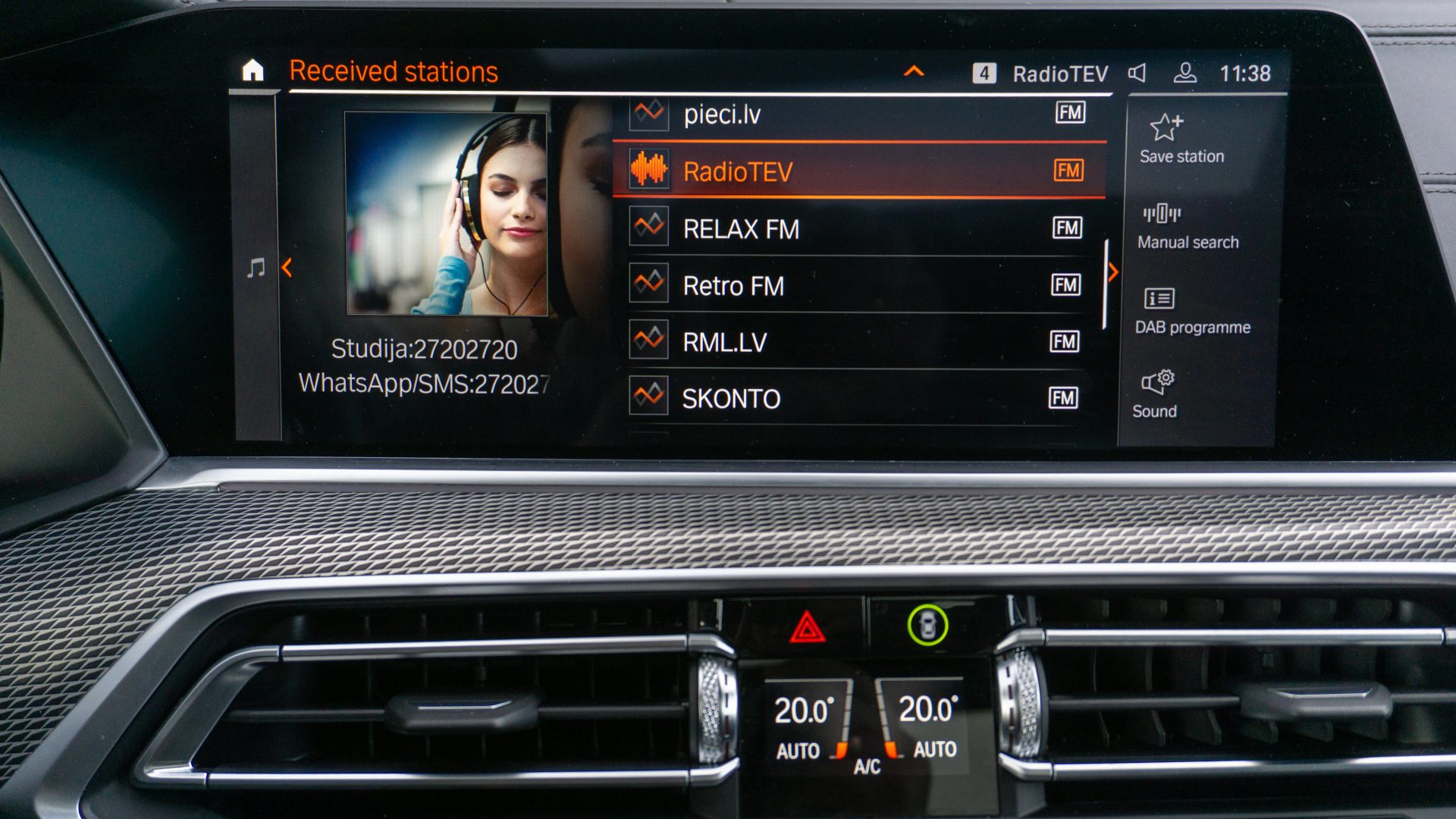Open the Sound settings
Viewport: 1456px width, 819px height.
[x=1156, y=394]
